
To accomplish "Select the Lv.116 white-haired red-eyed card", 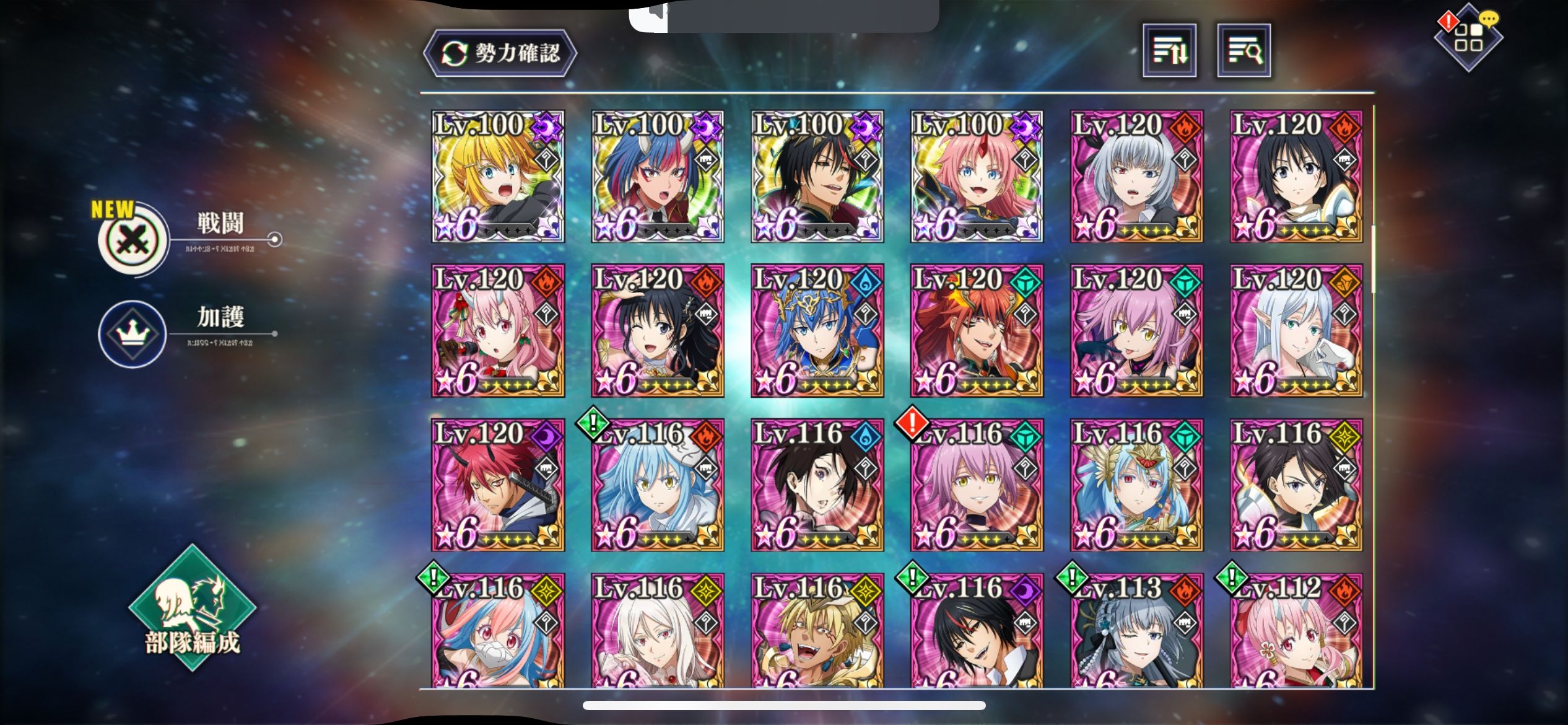I will 658,631.
